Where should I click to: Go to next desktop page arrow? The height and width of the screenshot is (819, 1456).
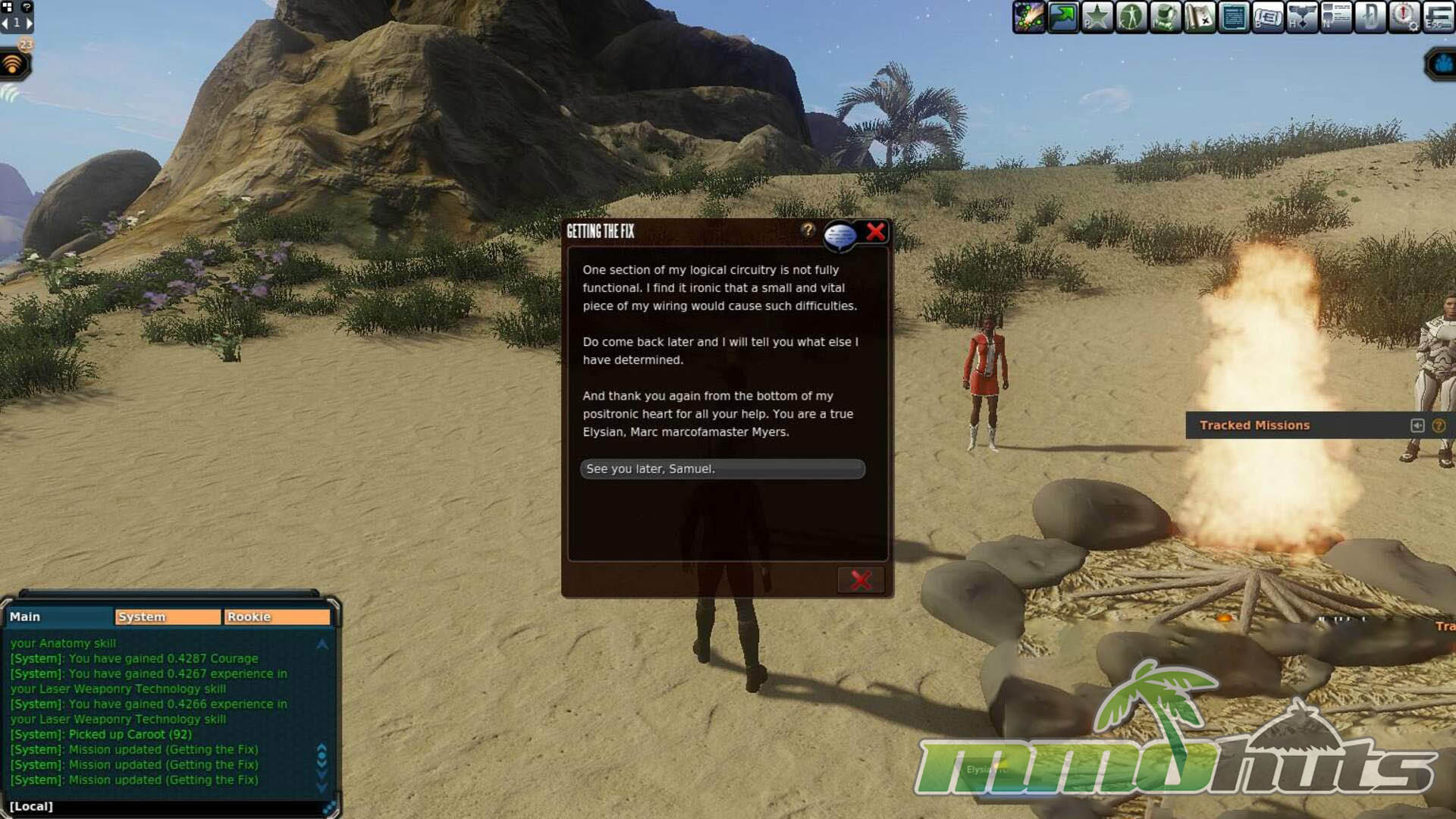click(30, 23)
